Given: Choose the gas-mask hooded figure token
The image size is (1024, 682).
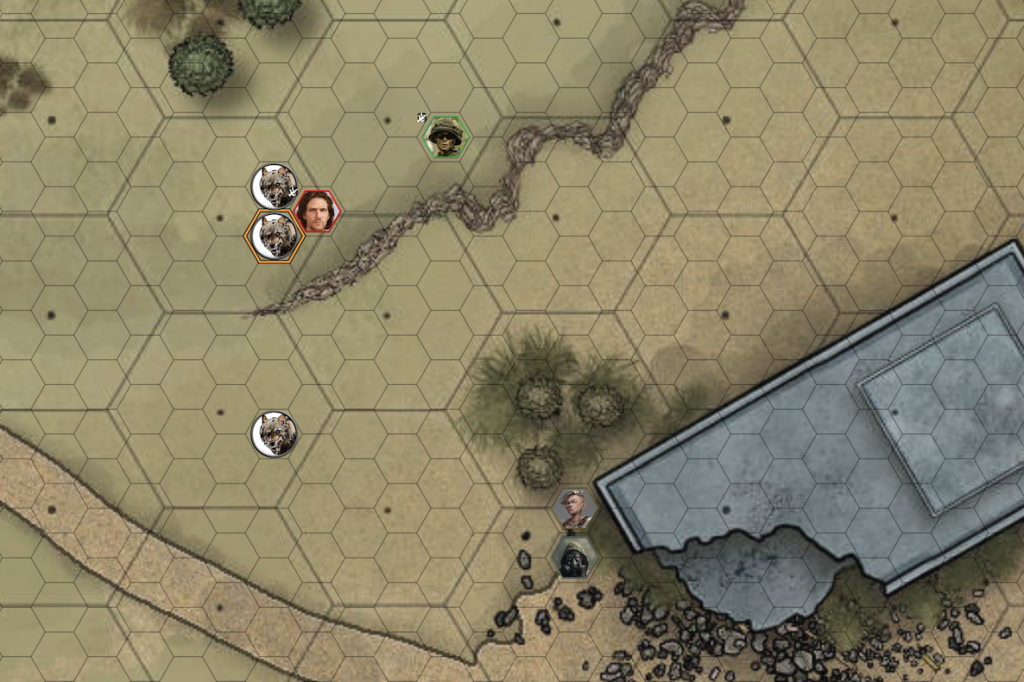Looking at the screenshot, I should [574, 558].
